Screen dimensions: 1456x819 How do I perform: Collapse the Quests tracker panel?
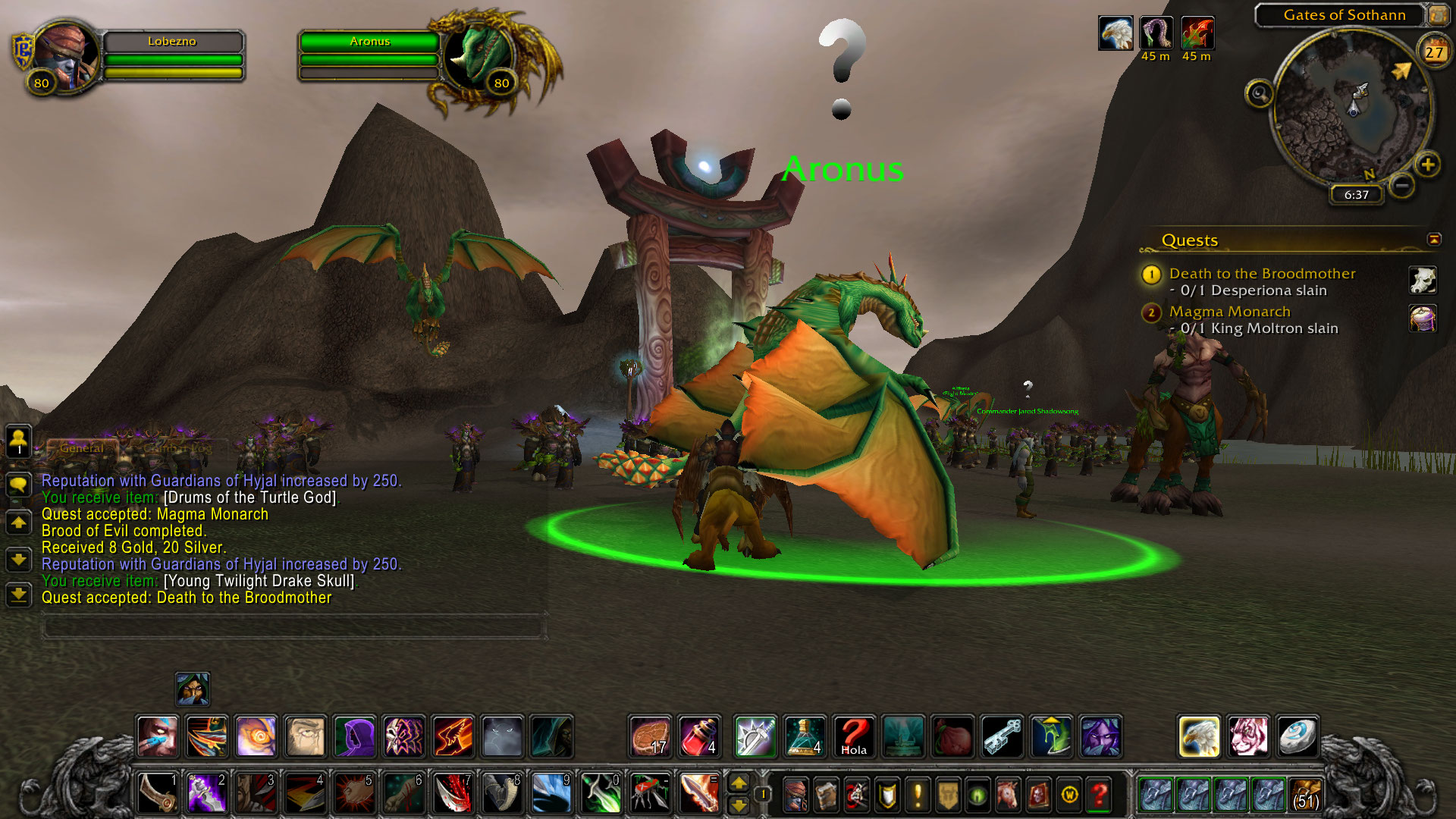1434,240
